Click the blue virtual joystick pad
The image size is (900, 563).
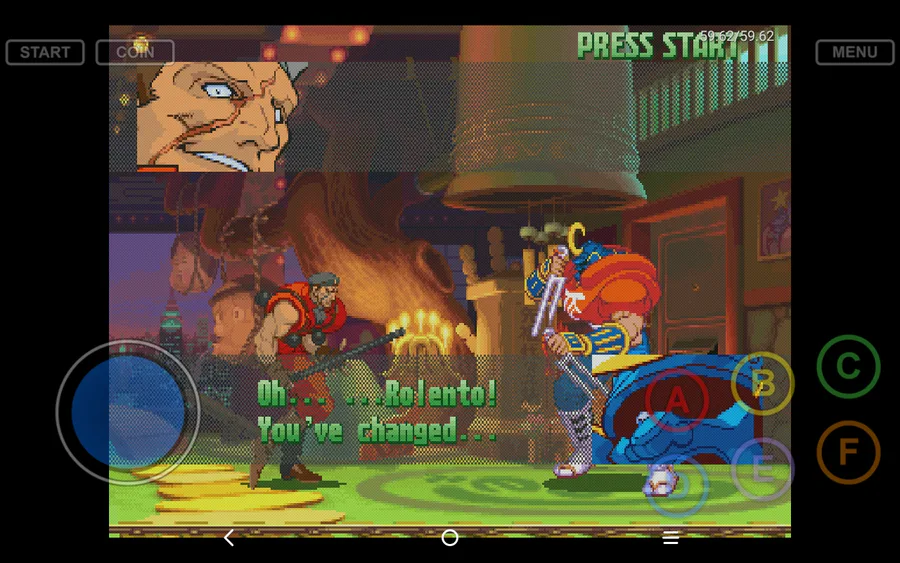[x=128, y=411]
